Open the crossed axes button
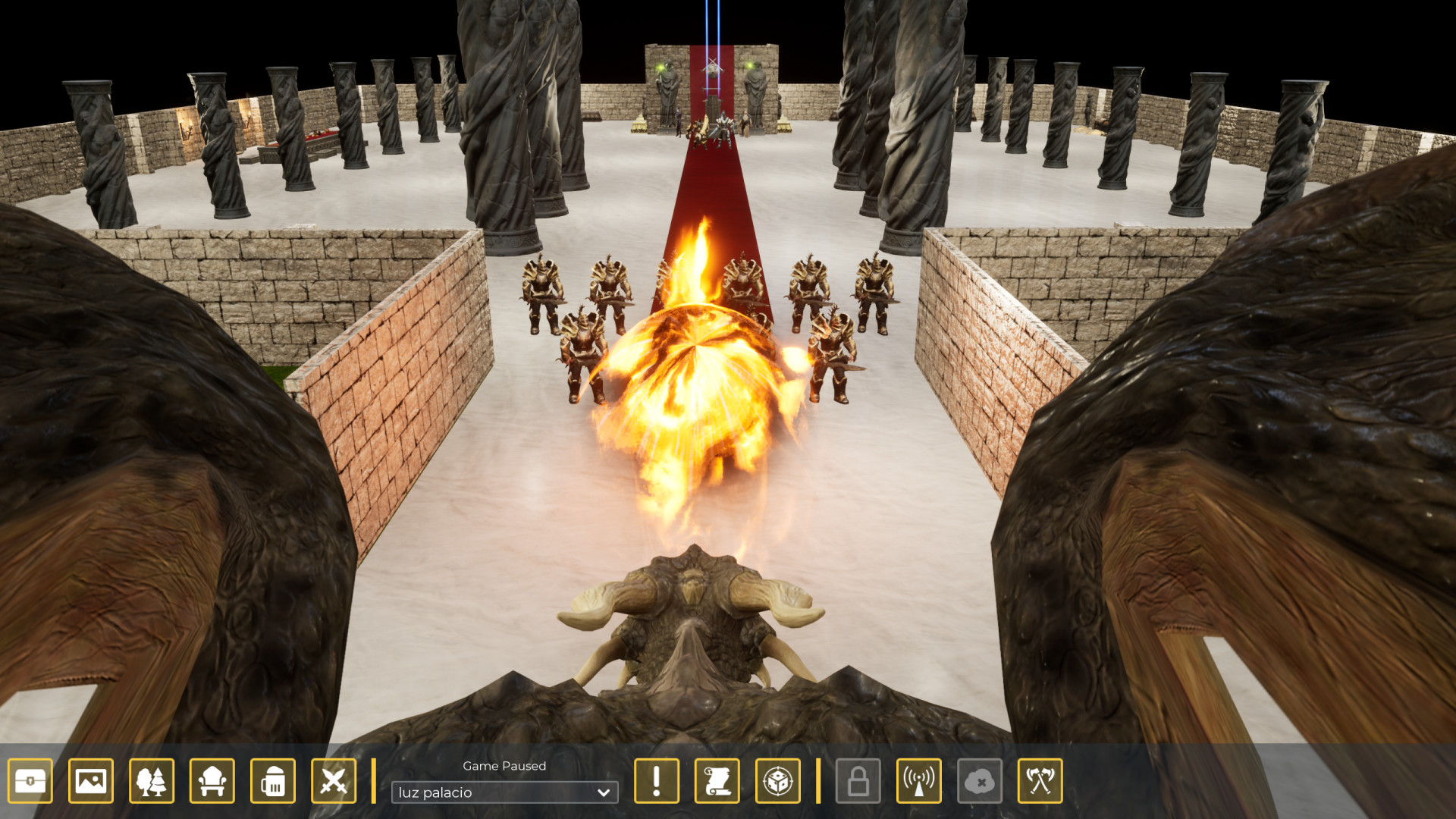Image resolution: width=1456 pixels, height=819 pixels. tap(1040, 780)
